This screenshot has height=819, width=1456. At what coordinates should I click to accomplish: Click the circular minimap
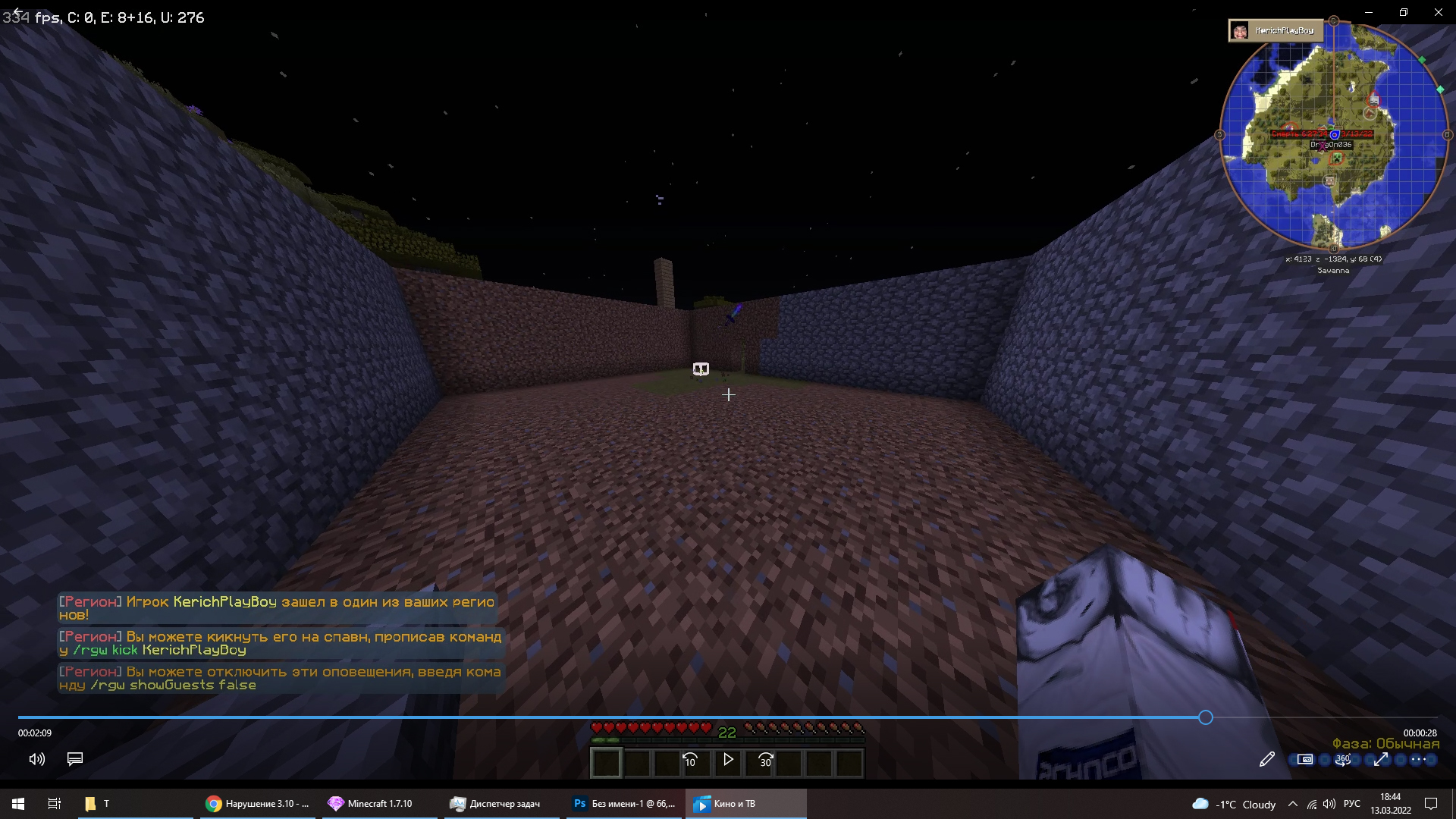(1333, 135)
